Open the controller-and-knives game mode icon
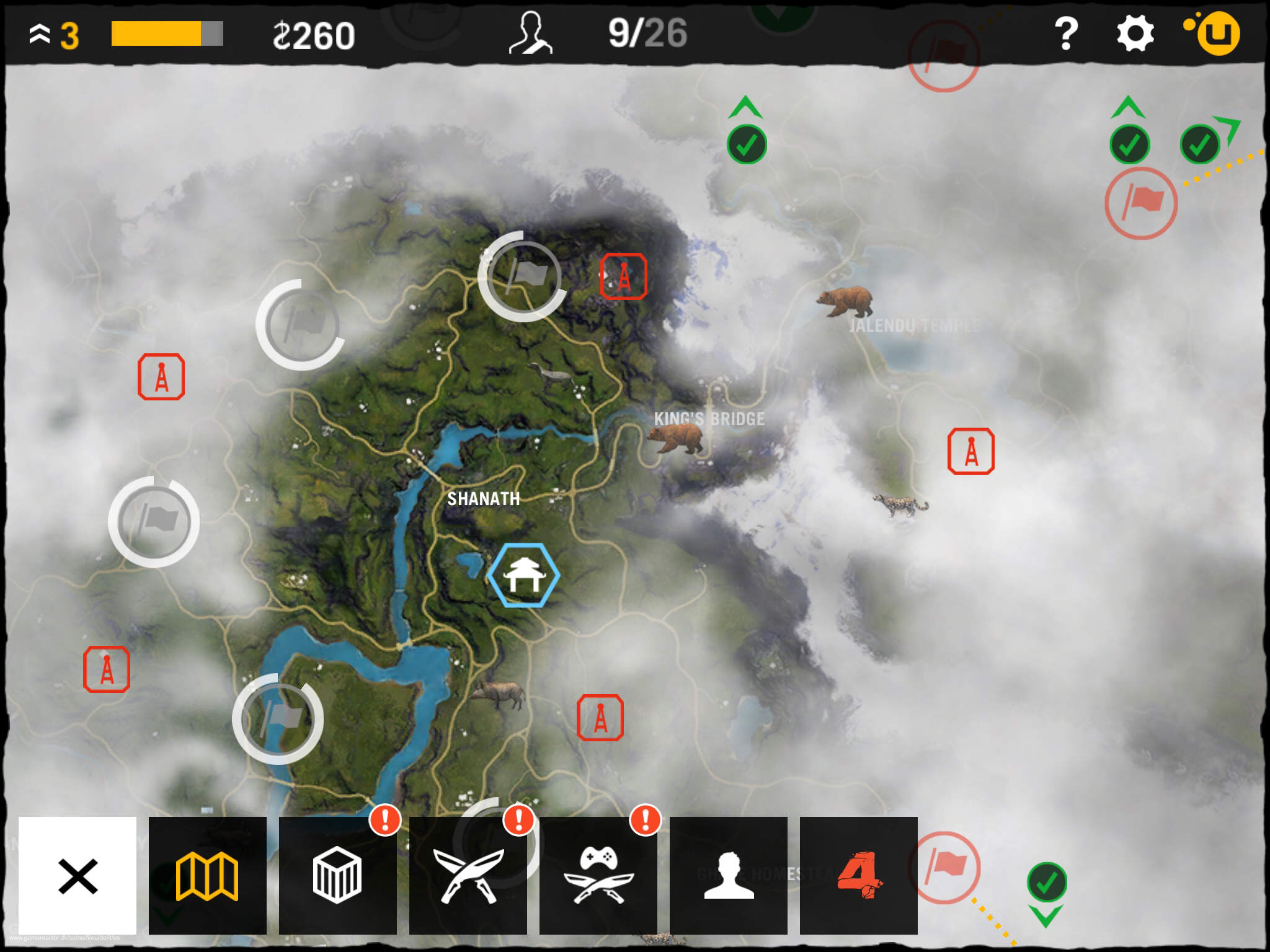Viewport: 1270px width, 952px height. (598, 876)
